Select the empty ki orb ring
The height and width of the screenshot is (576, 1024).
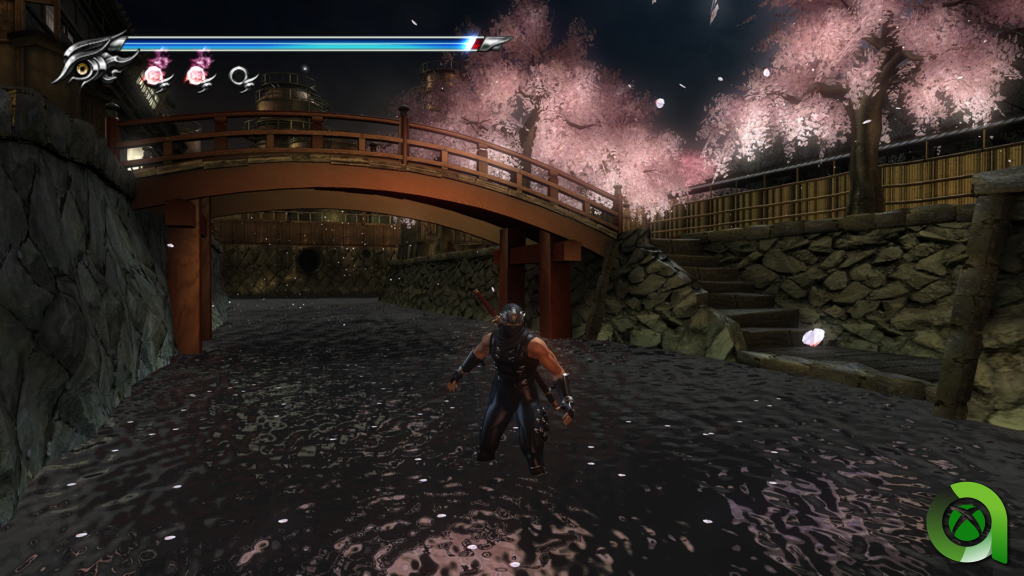point(242,75)
